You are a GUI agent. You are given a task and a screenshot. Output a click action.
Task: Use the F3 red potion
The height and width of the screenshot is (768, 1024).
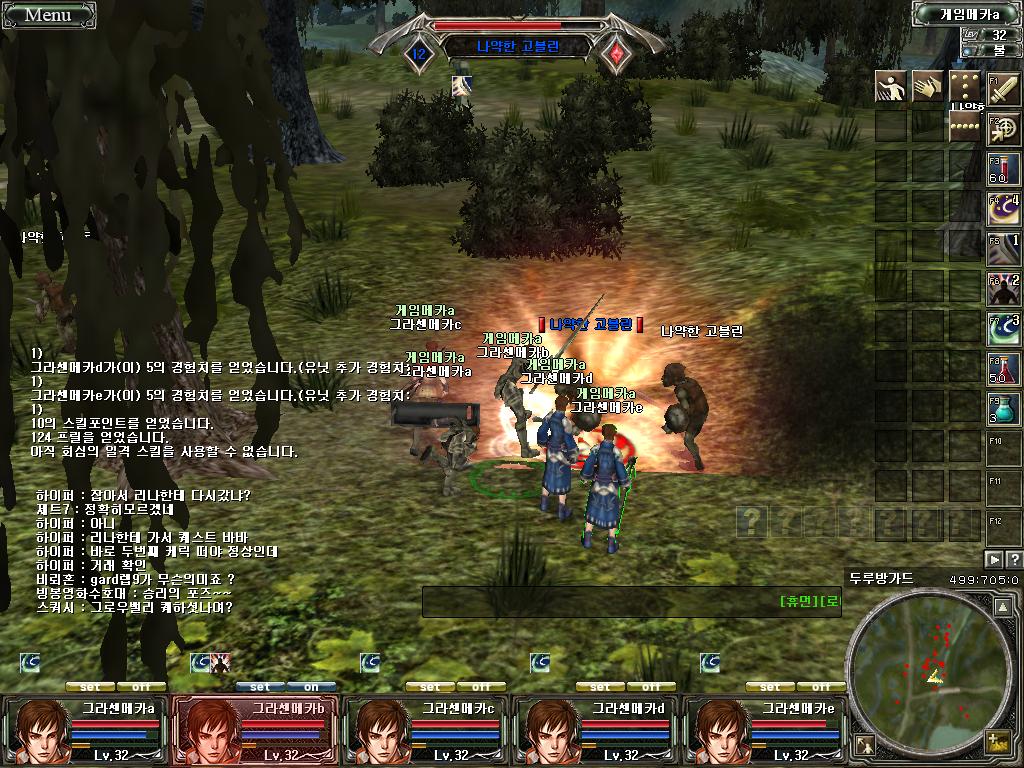pos(1004,168)
